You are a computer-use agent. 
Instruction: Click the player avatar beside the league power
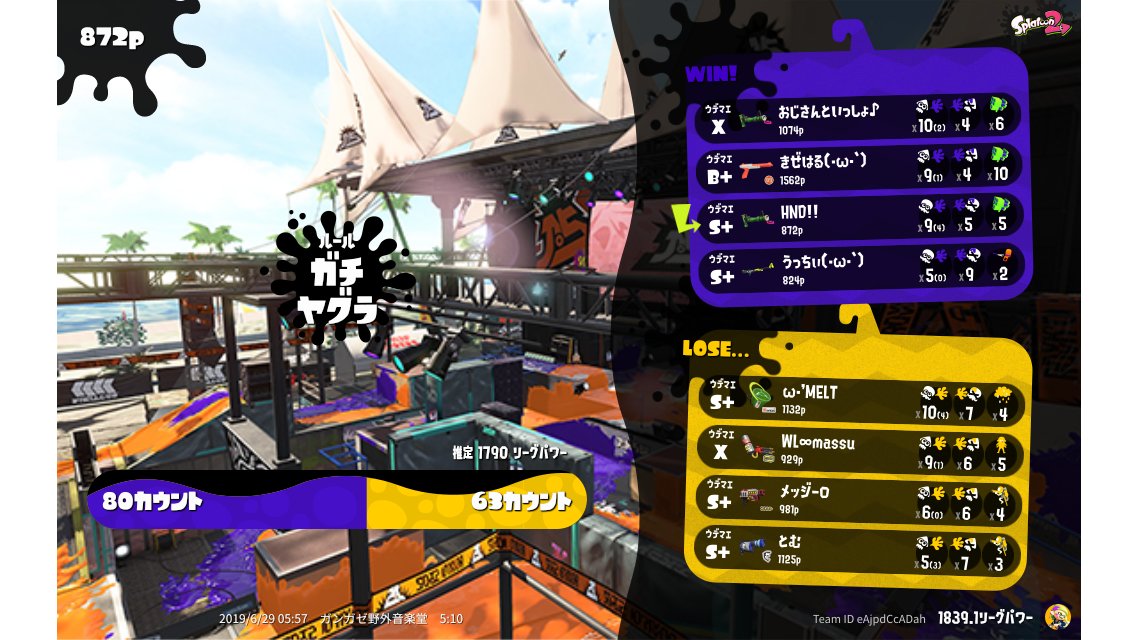pyautogui.click(x=1057, y=617)
